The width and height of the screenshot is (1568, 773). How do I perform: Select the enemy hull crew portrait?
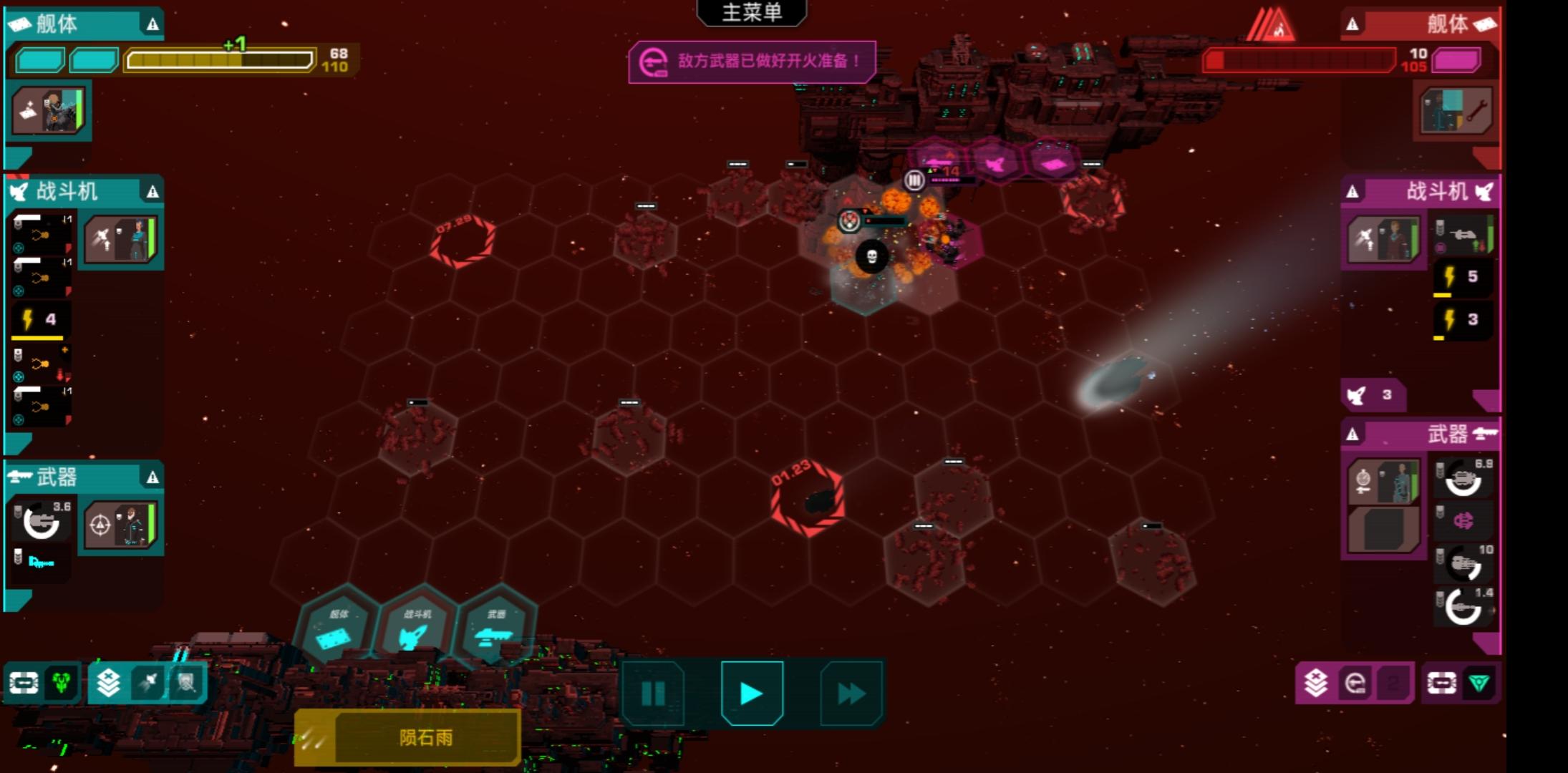[1456, 111]
